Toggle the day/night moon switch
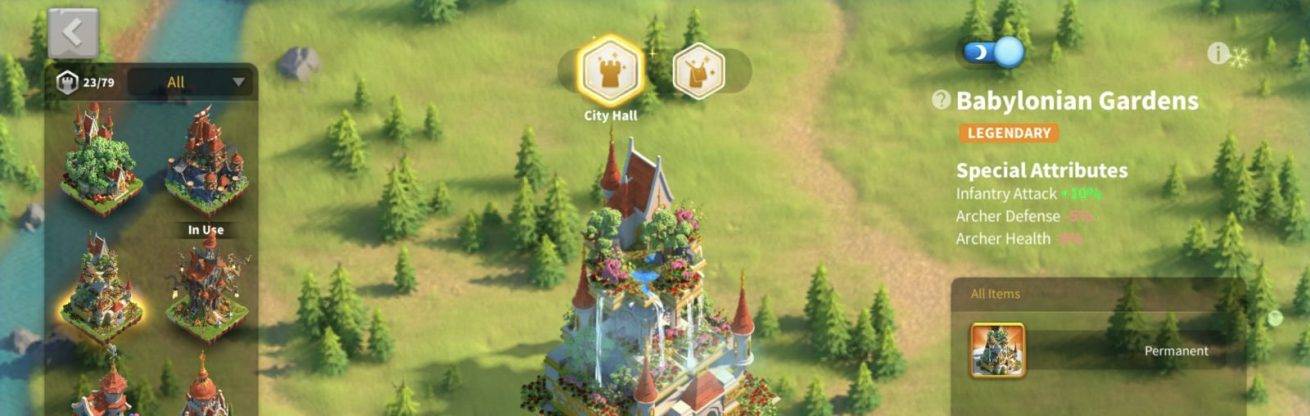The width and height of the screenshot is (1310, 416). point(994,52)
